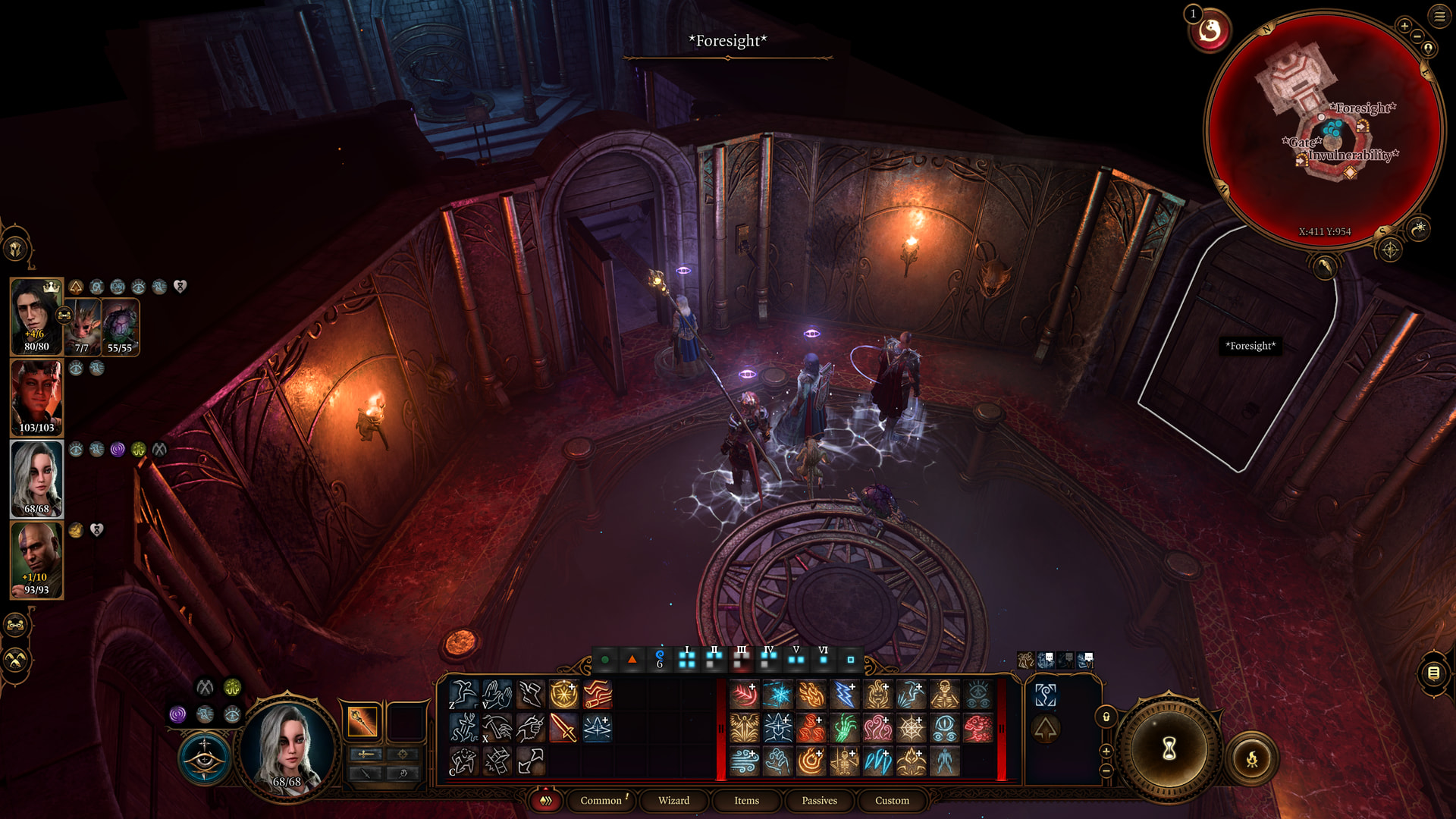
Task: Use the red sword main-hand attack icon
Action: [563, 728]
